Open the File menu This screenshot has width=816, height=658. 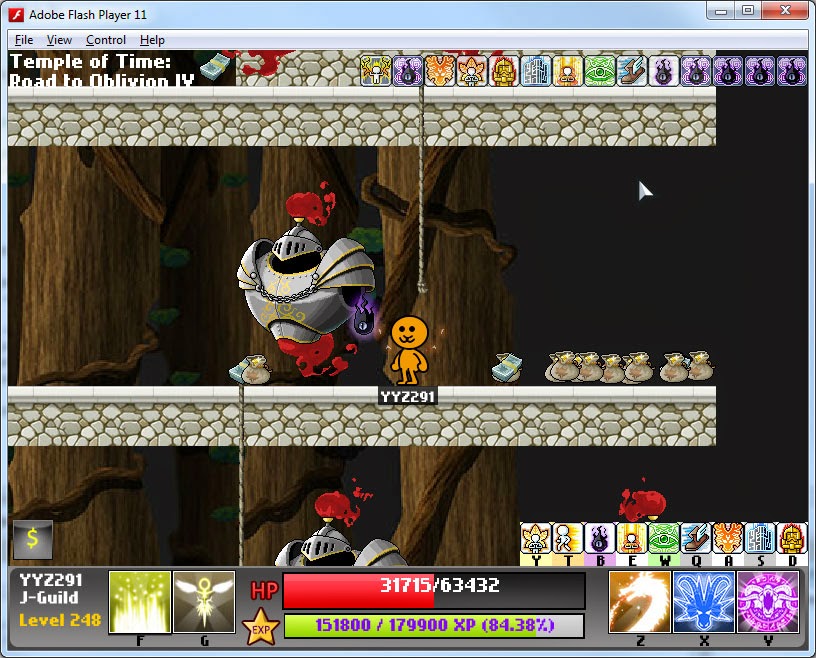[24, 40]
